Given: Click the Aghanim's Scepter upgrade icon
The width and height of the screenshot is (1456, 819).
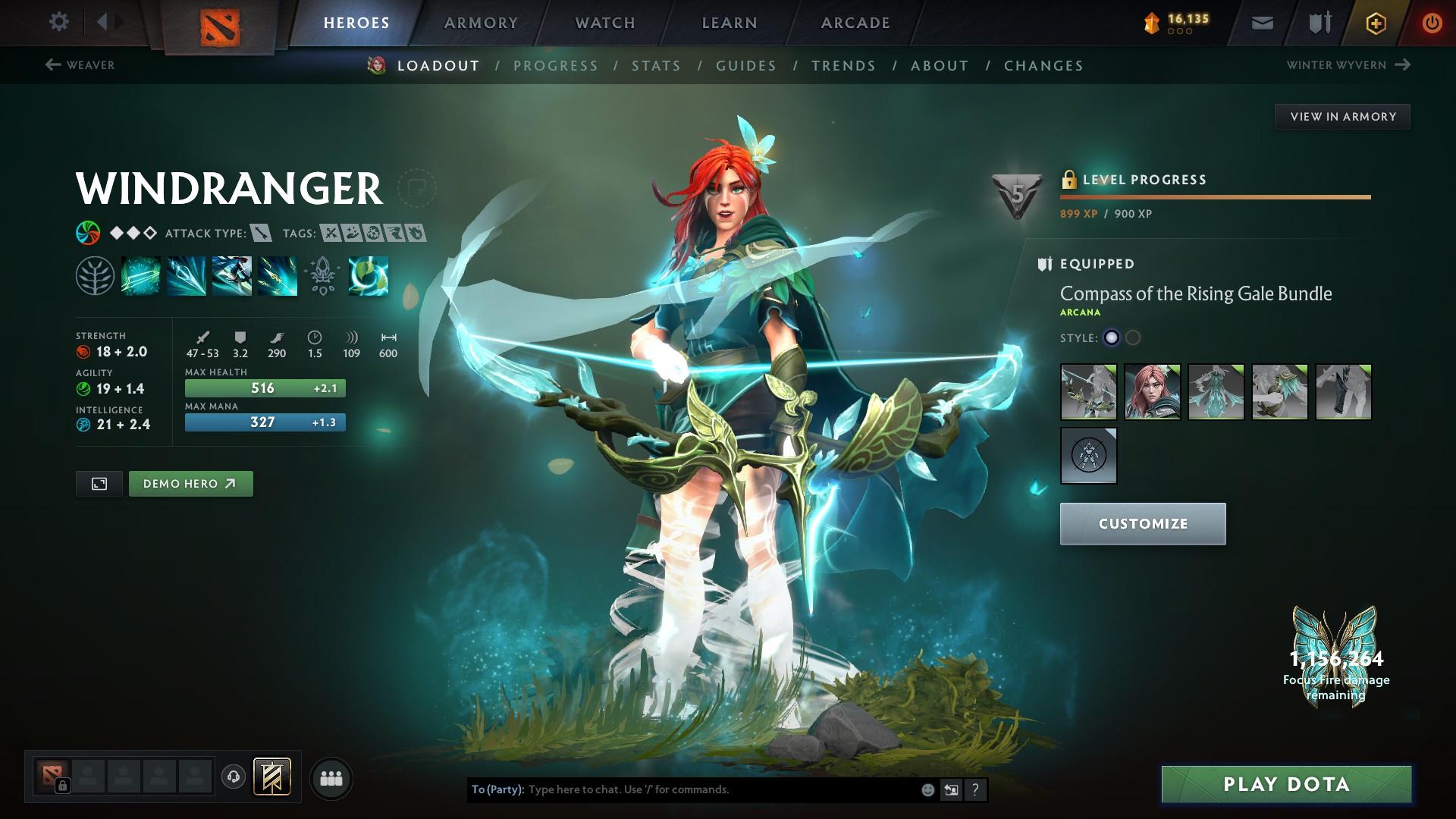Looking at the screenshot, I should pos(322,275).
